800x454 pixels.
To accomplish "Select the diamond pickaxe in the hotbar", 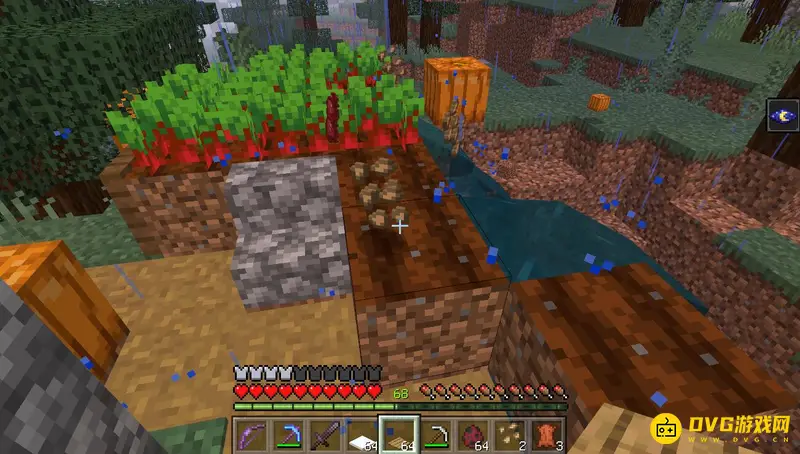I will [291, 435].
